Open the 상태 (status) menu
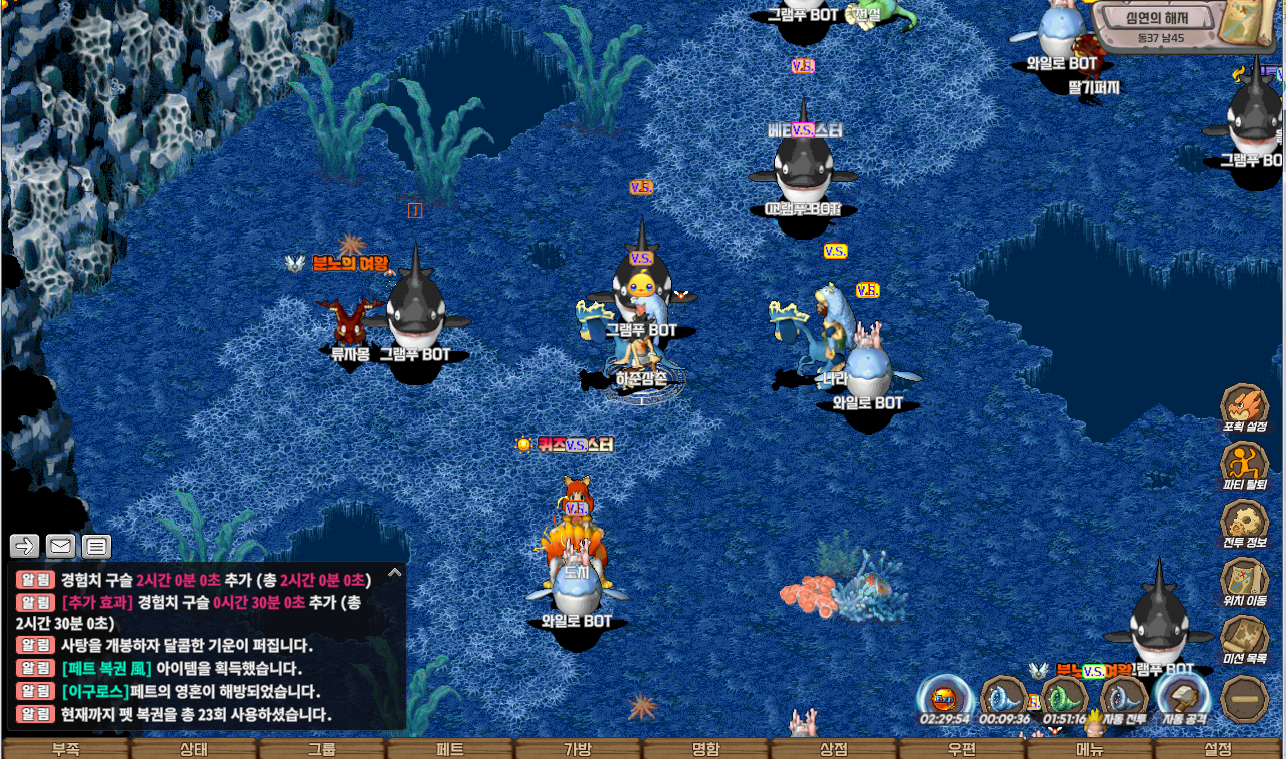Image resolution: width=1286 pixels, height=759 pixels. (x=194, y=749)
